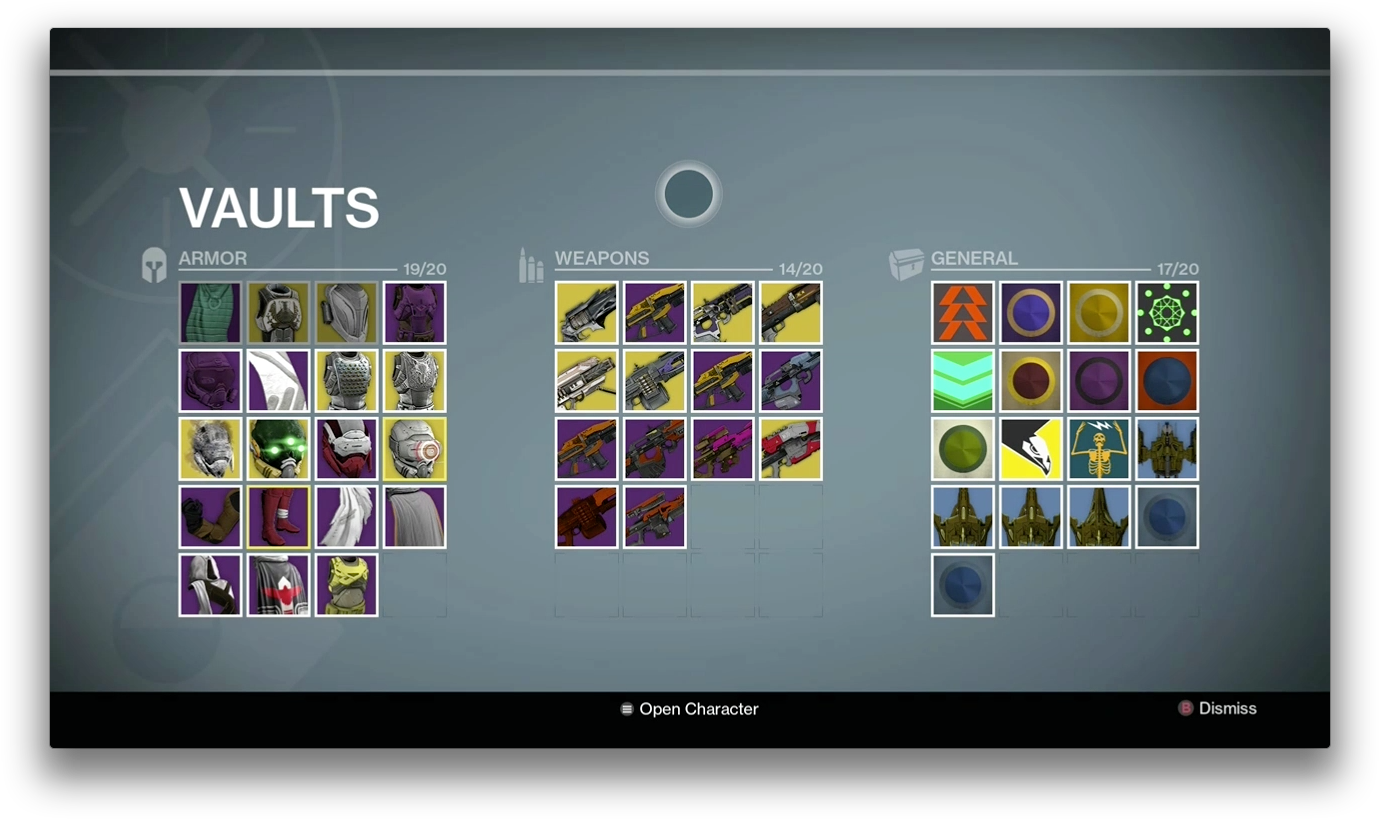Choose the pink and olive sniper rifle
This screenshot has width=1379, height=819.
(x=722, y=449)
